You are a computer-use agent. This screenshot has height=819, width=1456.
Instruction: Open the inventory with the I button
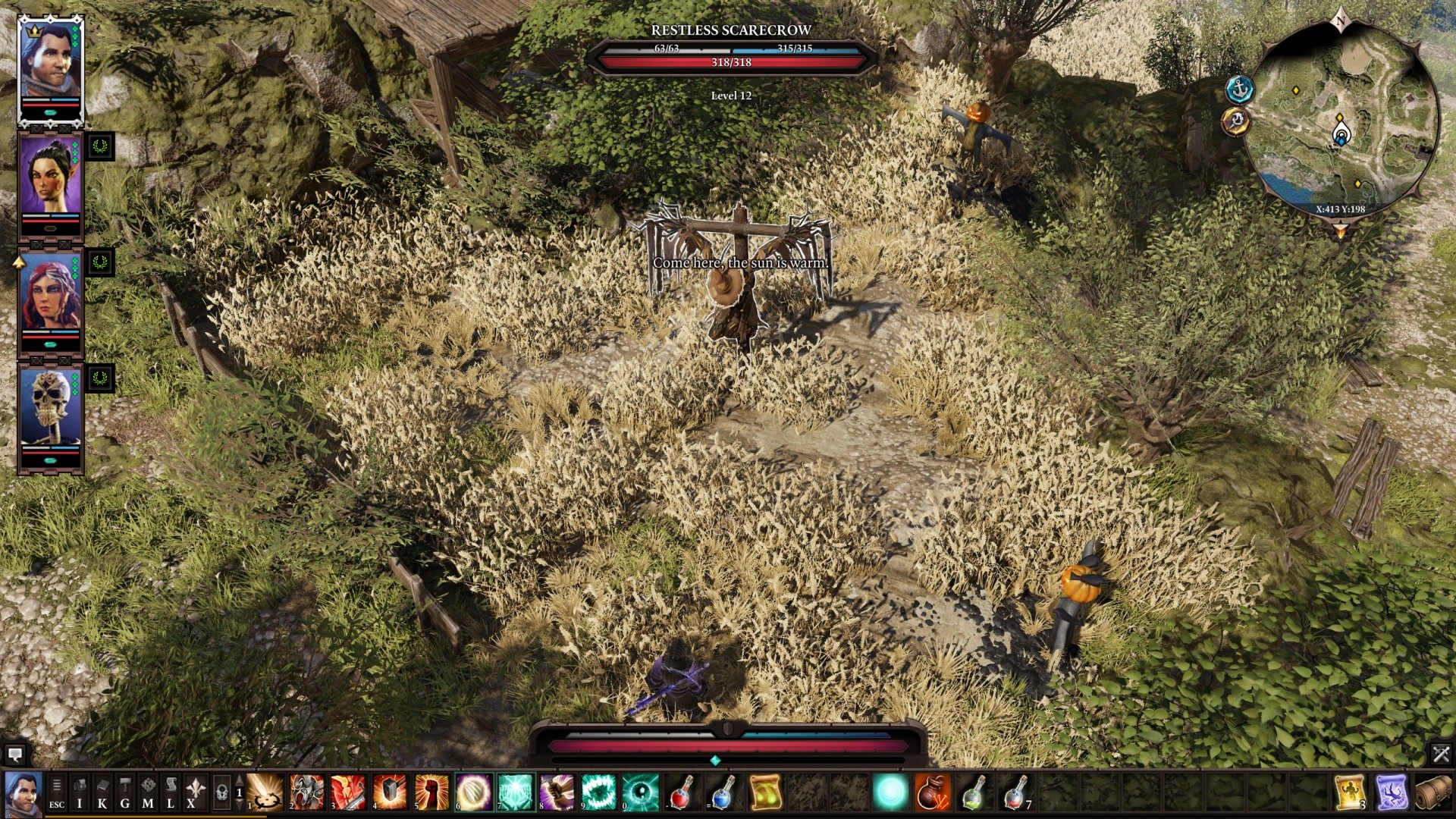click(x=80, y=793)
